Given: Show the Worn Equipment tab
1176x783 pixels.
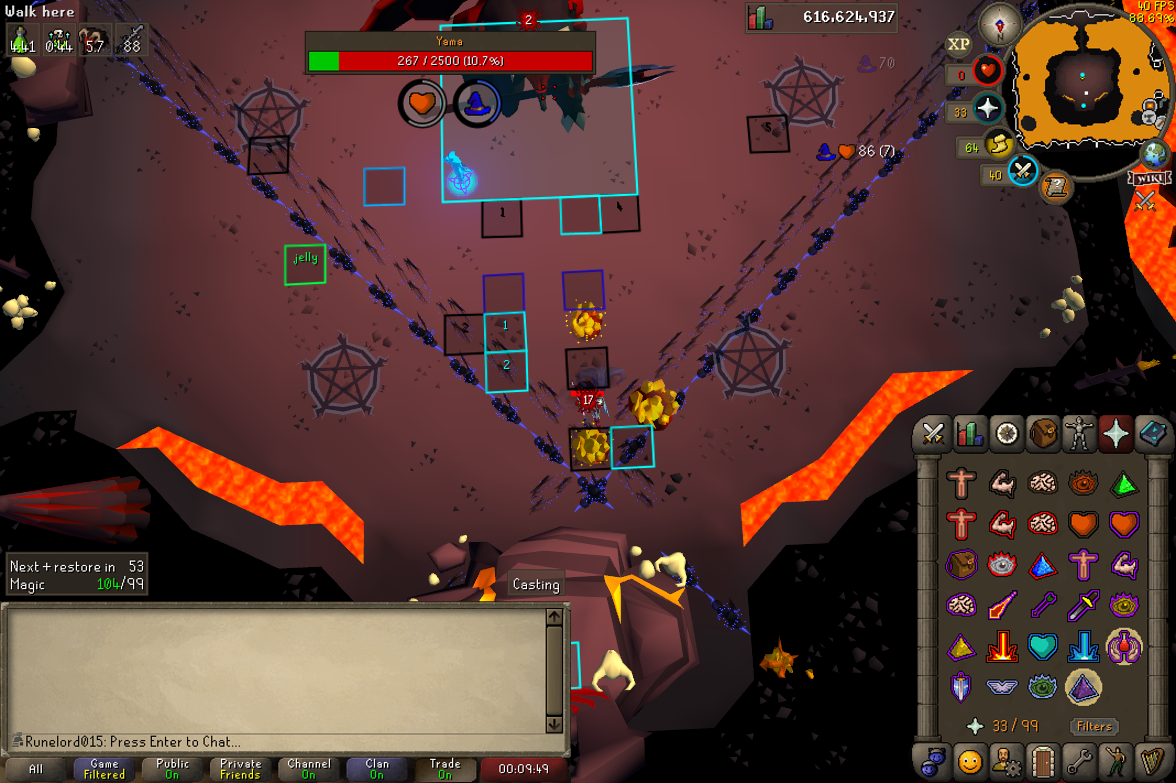Looking at the screenshot, I should (1079, 434).
